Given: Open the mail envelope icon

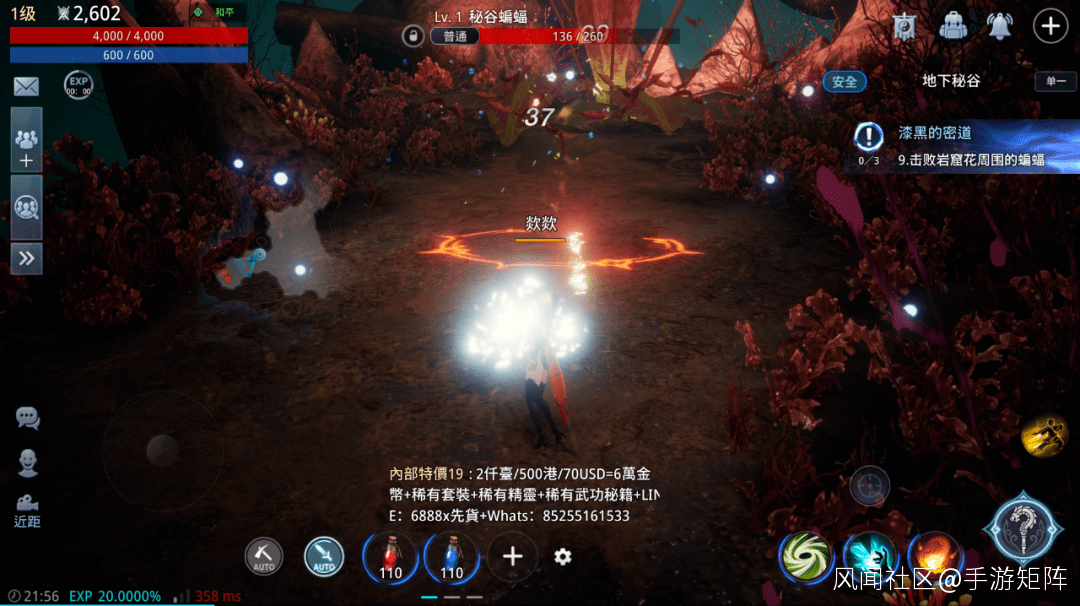Looking at the screenshot, I should [x=26, y=86].
